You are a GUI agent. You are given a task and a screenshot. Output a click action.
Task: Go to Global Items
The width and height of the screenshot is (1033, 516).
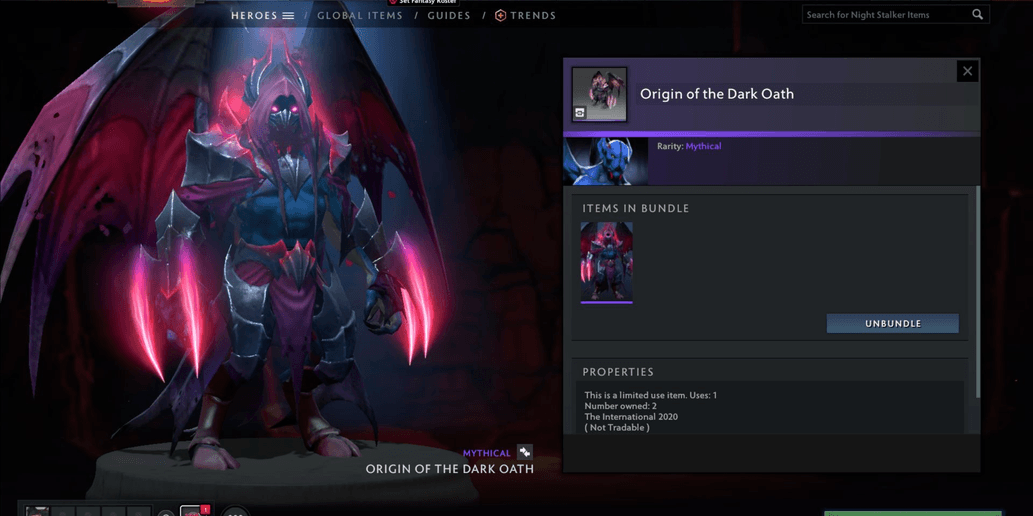tap(360, 16)
